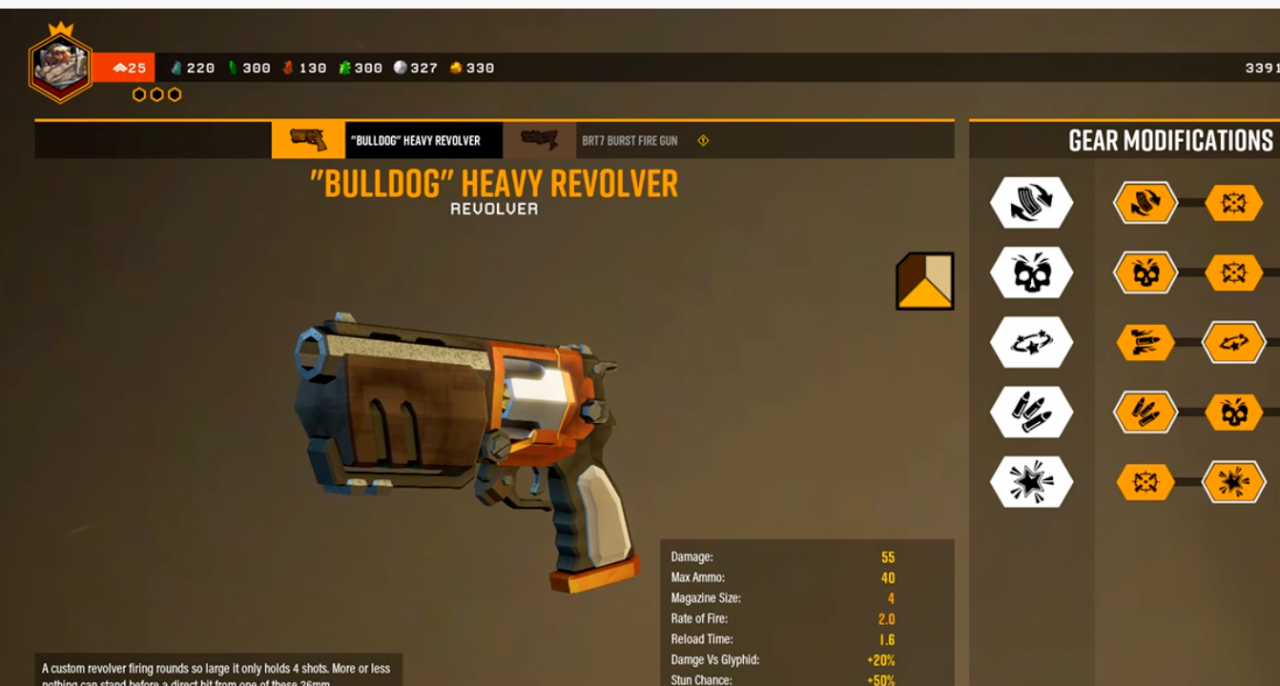Viewport: 1280px width, 686px height.
Task: Click the dwarf character portrait badge
Action: coord(60,67)
